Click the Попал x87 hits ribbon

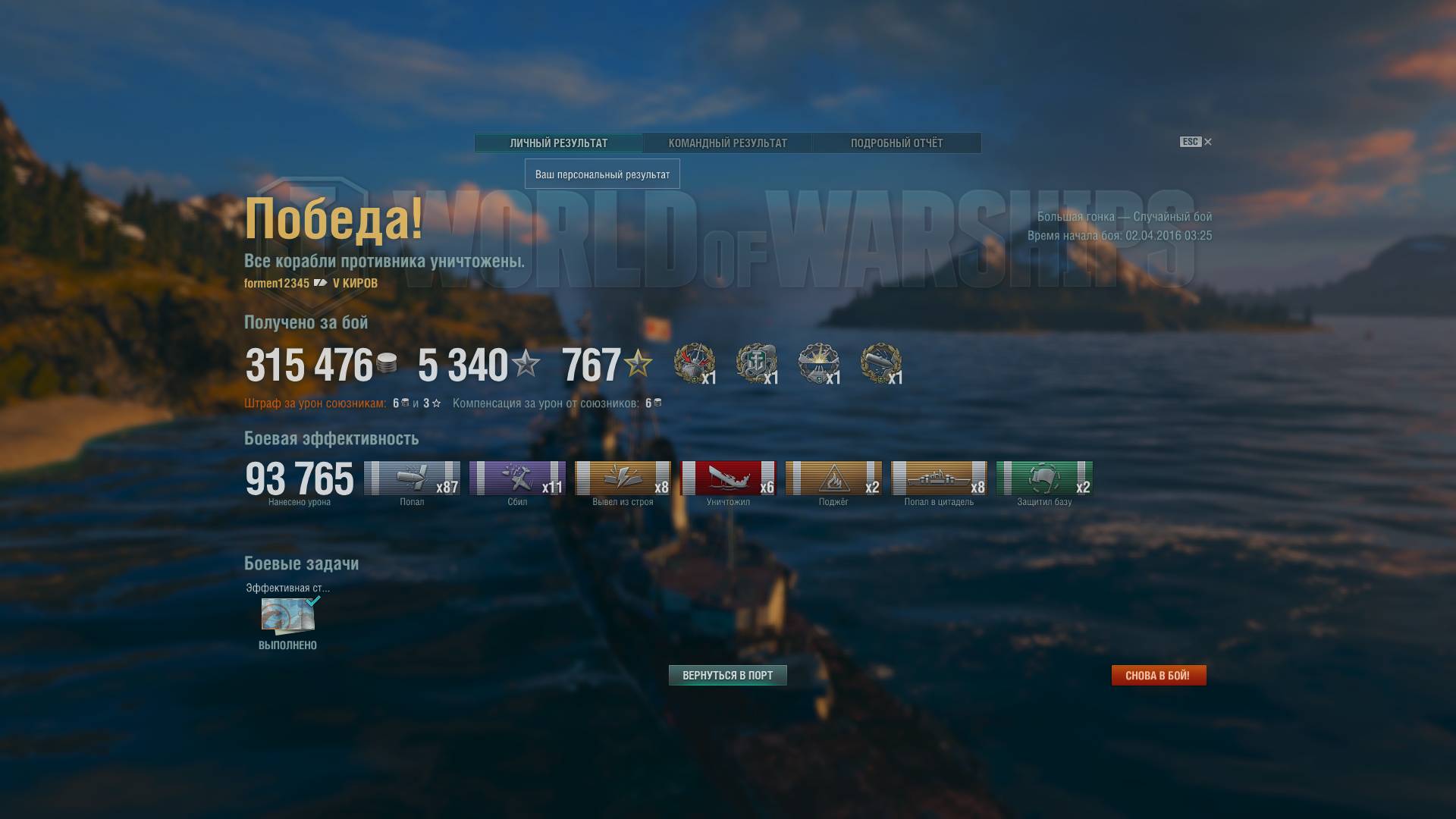click(412, 478)
